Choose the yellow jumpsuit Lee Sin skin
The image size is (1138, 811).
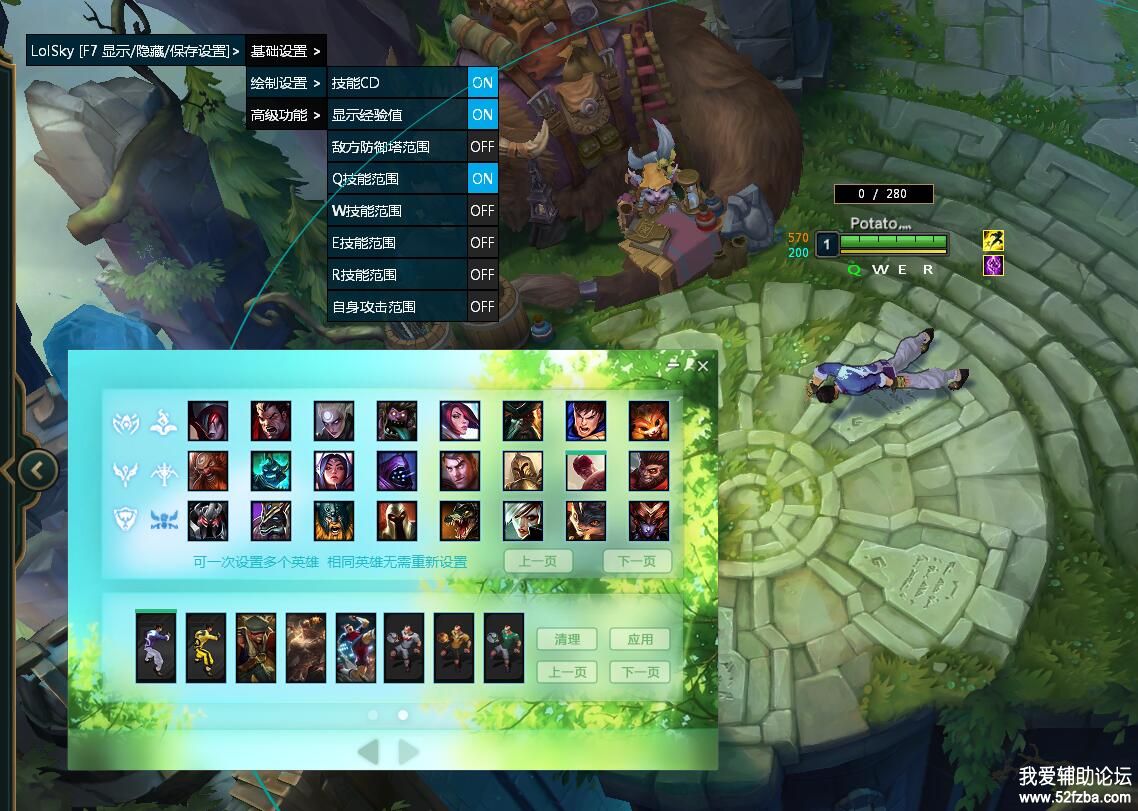click(206, 648)
